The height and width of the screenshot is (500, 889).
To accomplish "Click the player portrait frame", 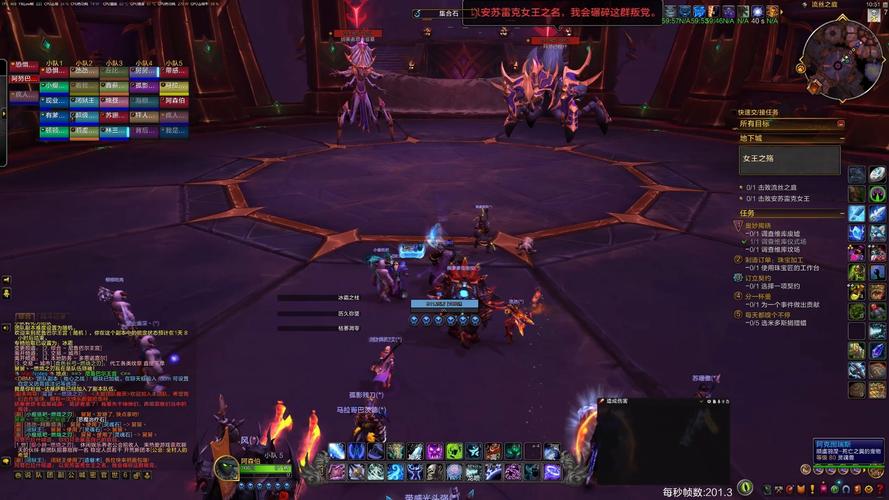I will pos(225,466).
